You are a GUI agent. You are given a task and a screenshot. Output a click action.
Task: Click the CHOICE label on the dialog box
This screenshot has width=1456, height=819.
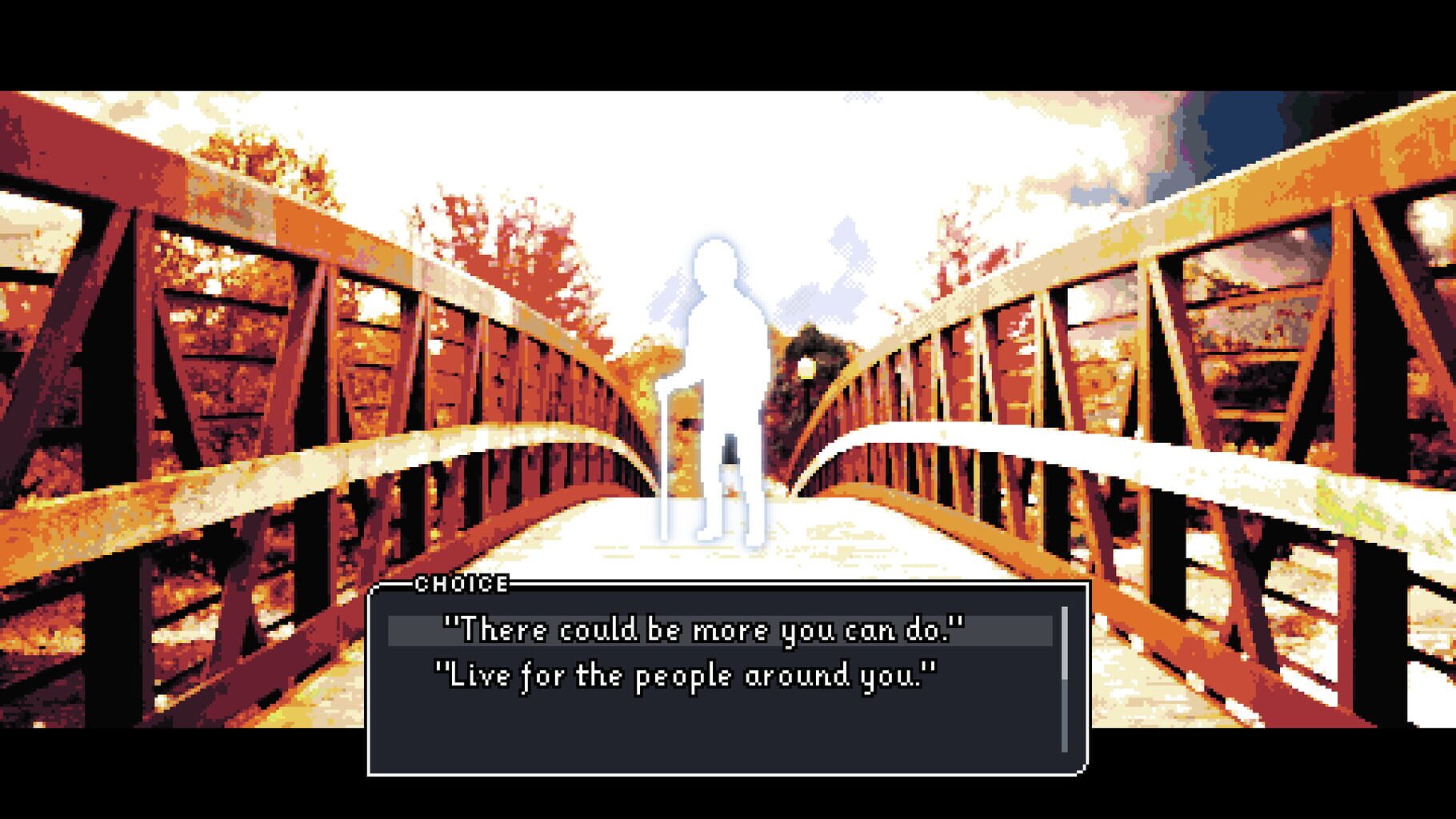[460, 585]
